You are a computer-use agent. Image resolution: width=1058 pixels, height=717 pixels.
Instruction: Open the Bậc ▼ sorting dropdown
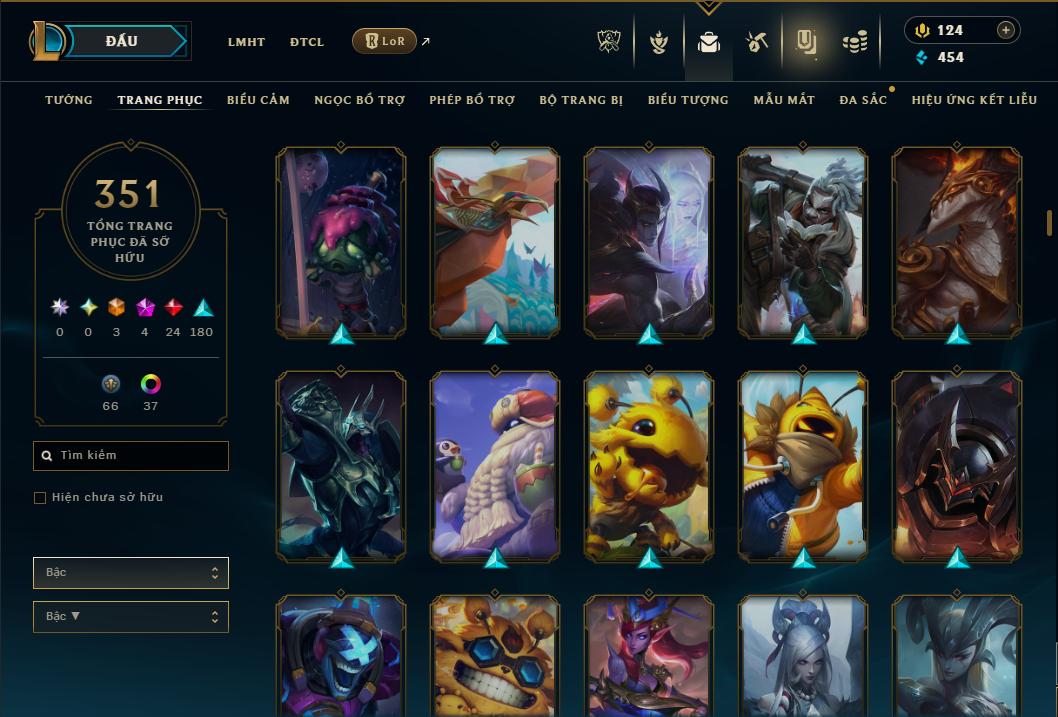[x=131, y=617]
